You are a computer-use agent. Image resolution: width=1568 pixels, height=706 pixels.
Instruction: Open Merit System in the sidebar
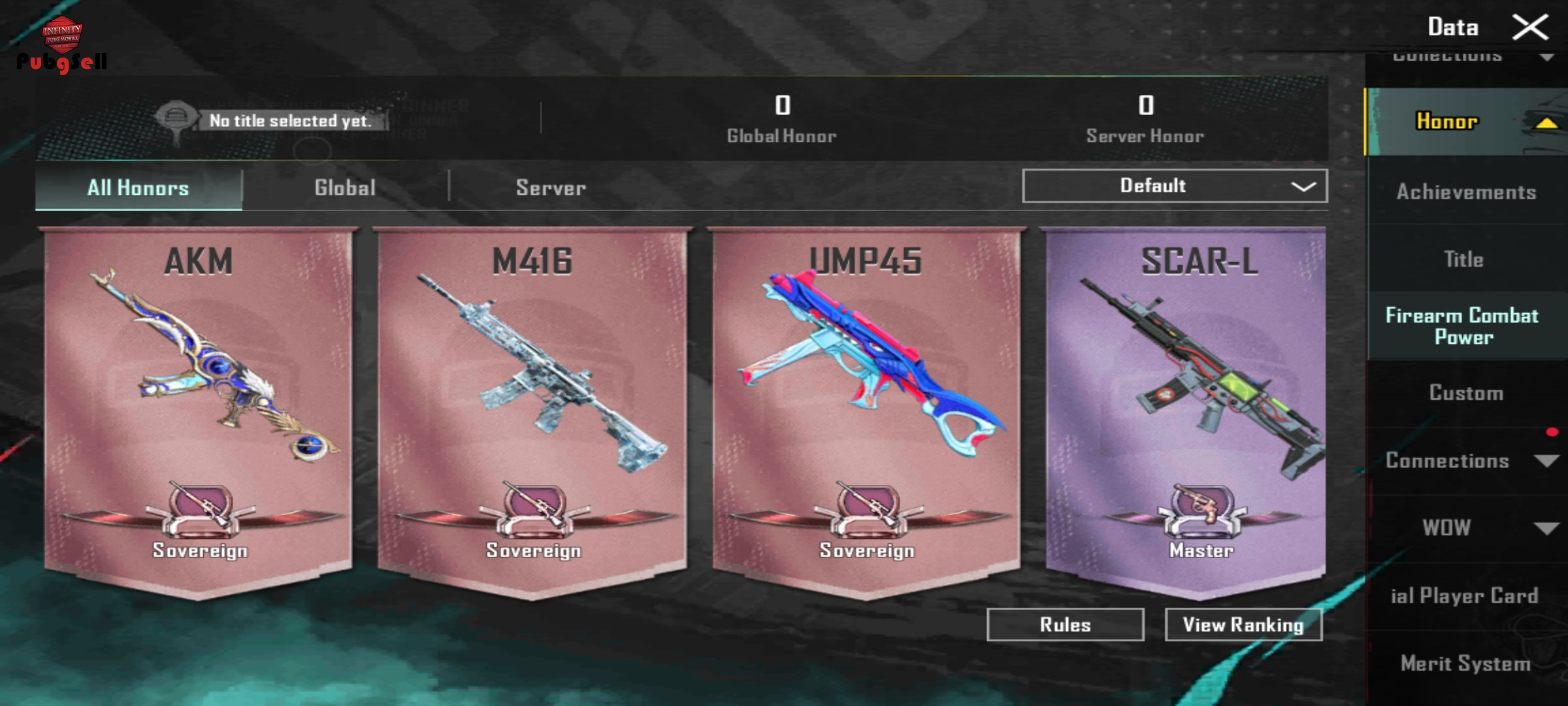(x=1465, y=664)
